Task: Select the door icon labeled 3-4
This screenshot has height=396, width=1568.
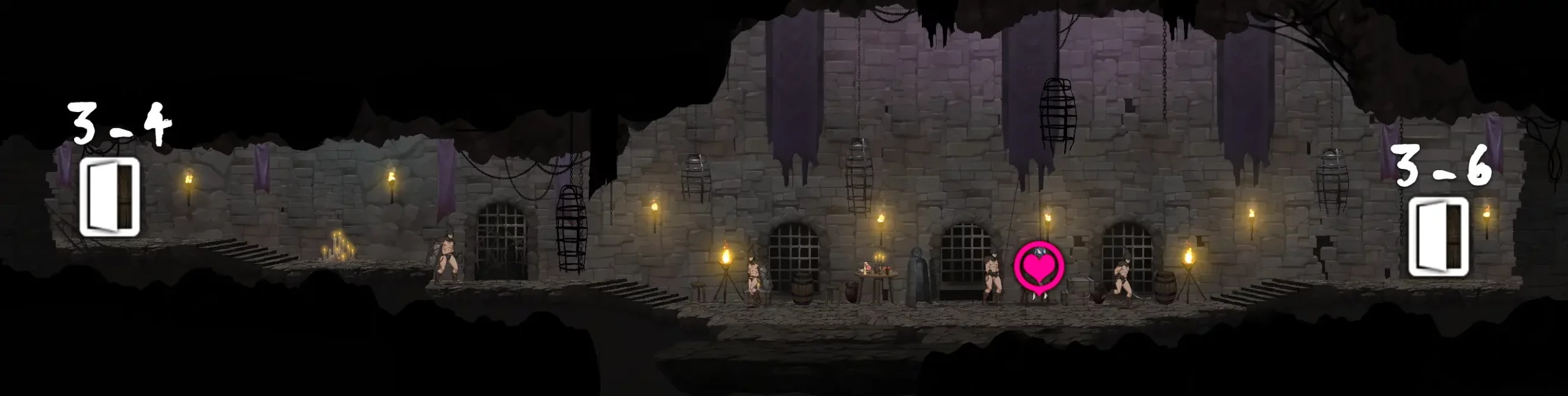Action: (x=109, y=197)
